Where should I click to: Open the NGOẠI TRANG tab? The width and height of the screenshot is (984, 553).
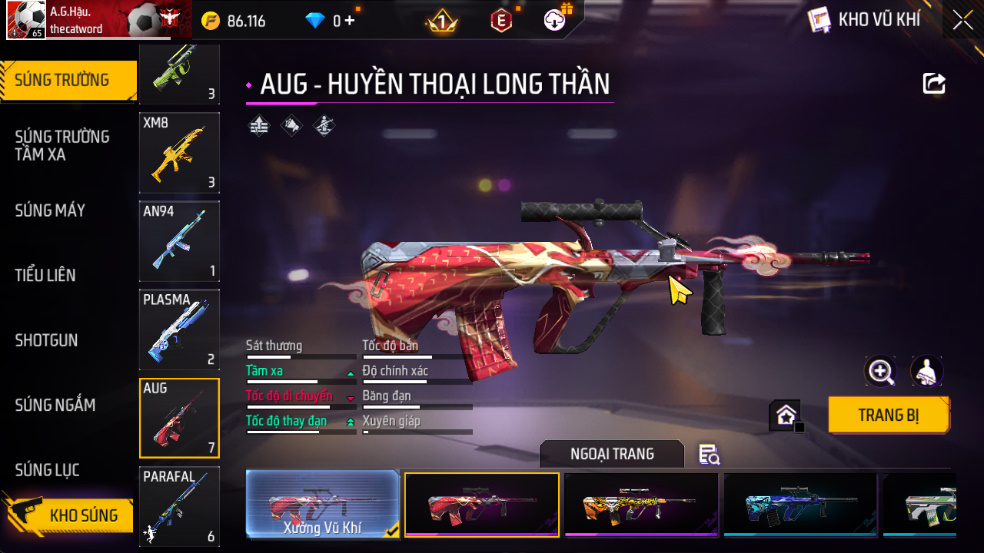(x=612, y=454)
